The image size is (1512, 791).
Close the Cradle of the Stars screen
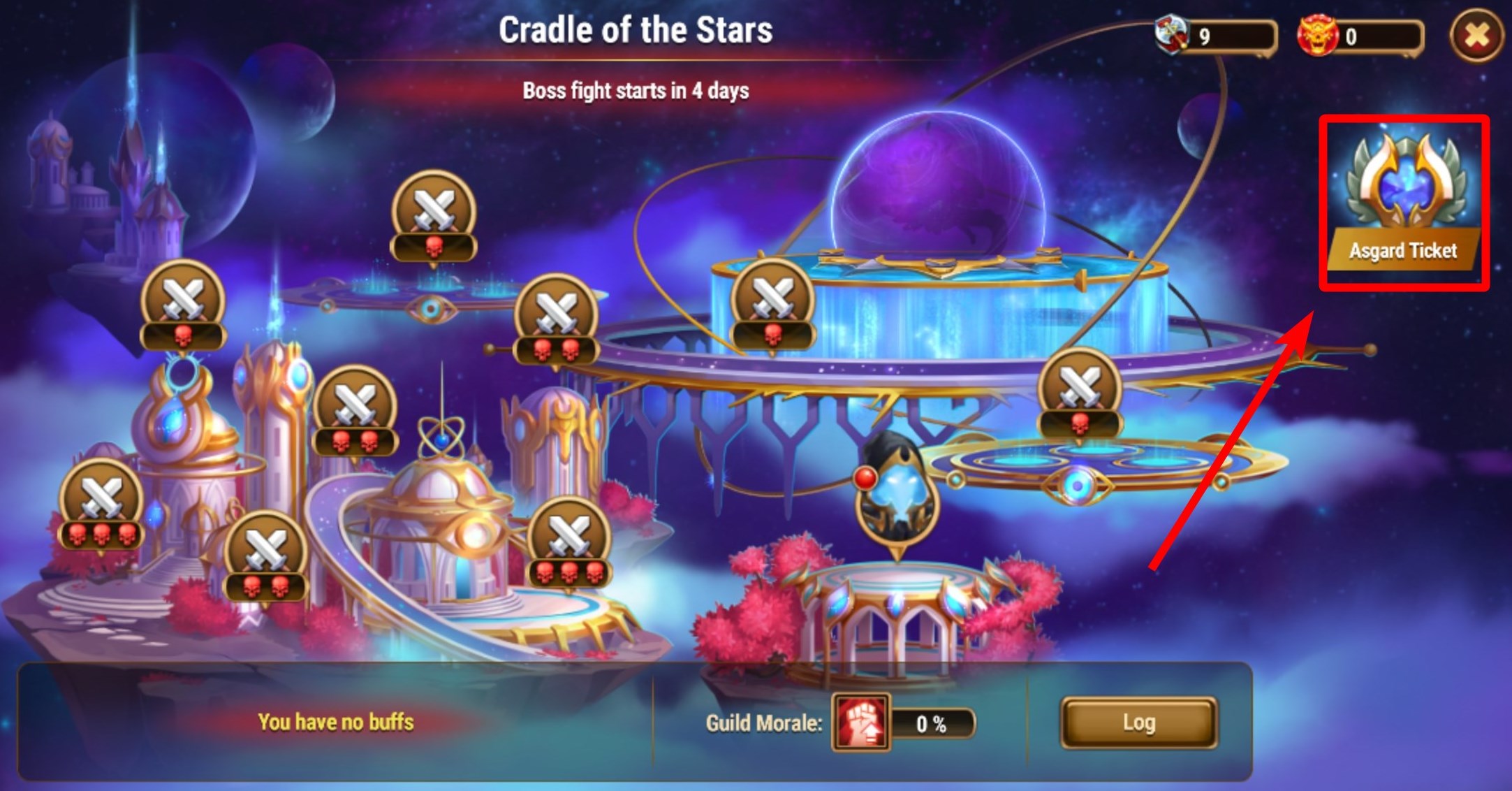[x=1476, y=36]
